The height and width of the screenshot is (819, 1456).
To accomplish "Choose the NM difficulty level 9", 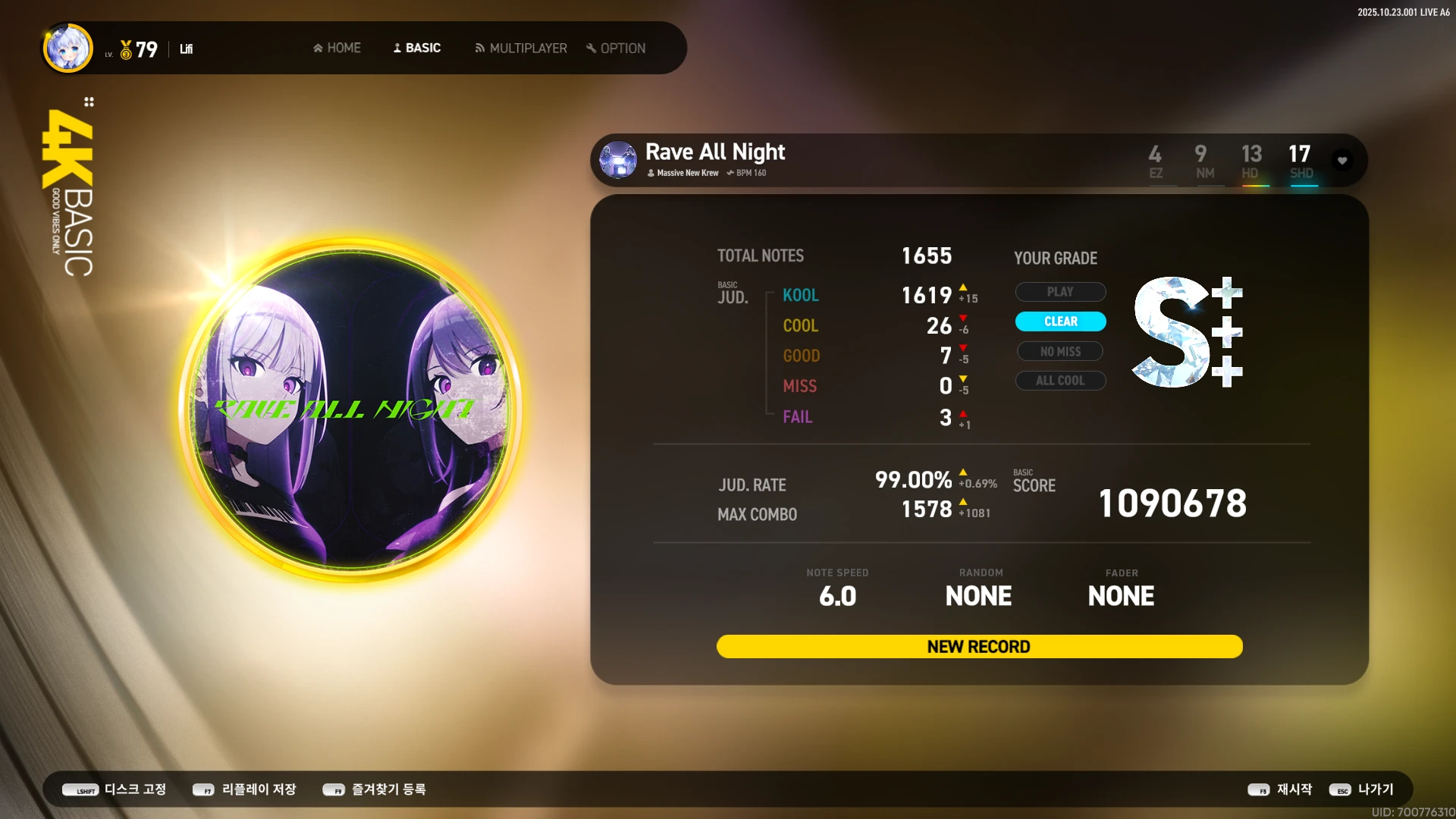I will point(1203,162).
